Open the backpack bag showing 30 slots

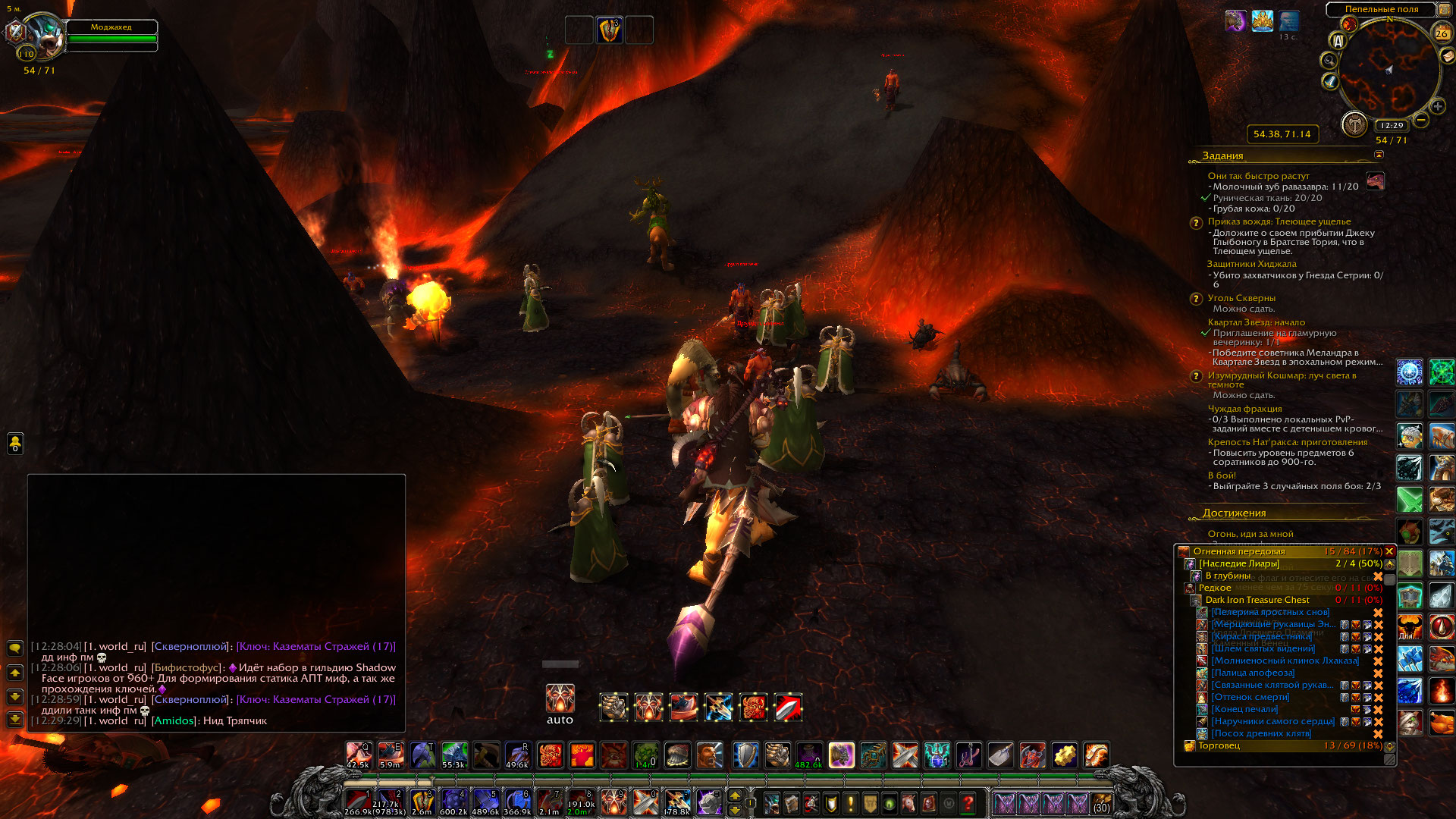pyautogui.click(x=1101, y=802)
